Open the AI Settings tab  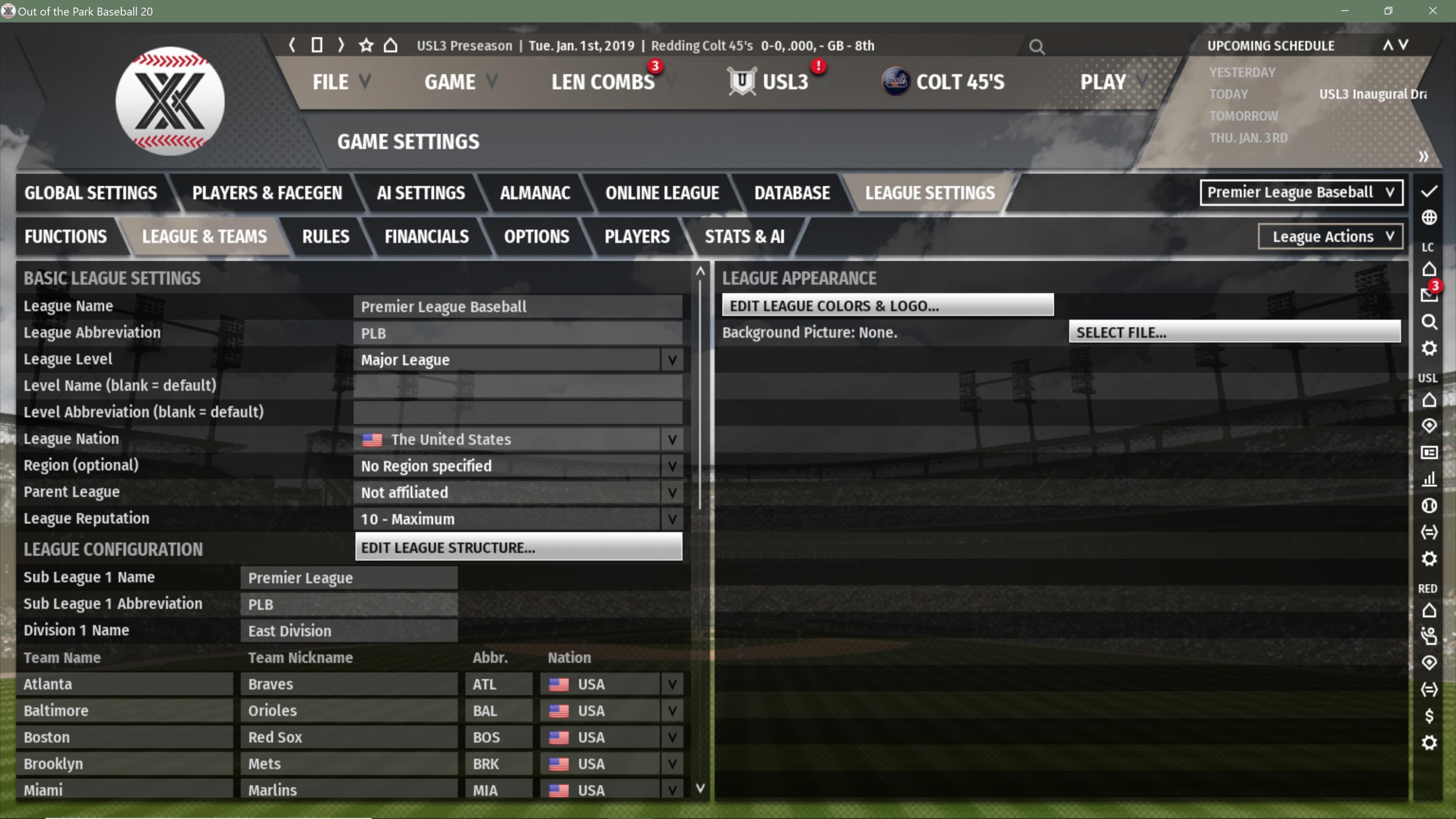(421, 193)
